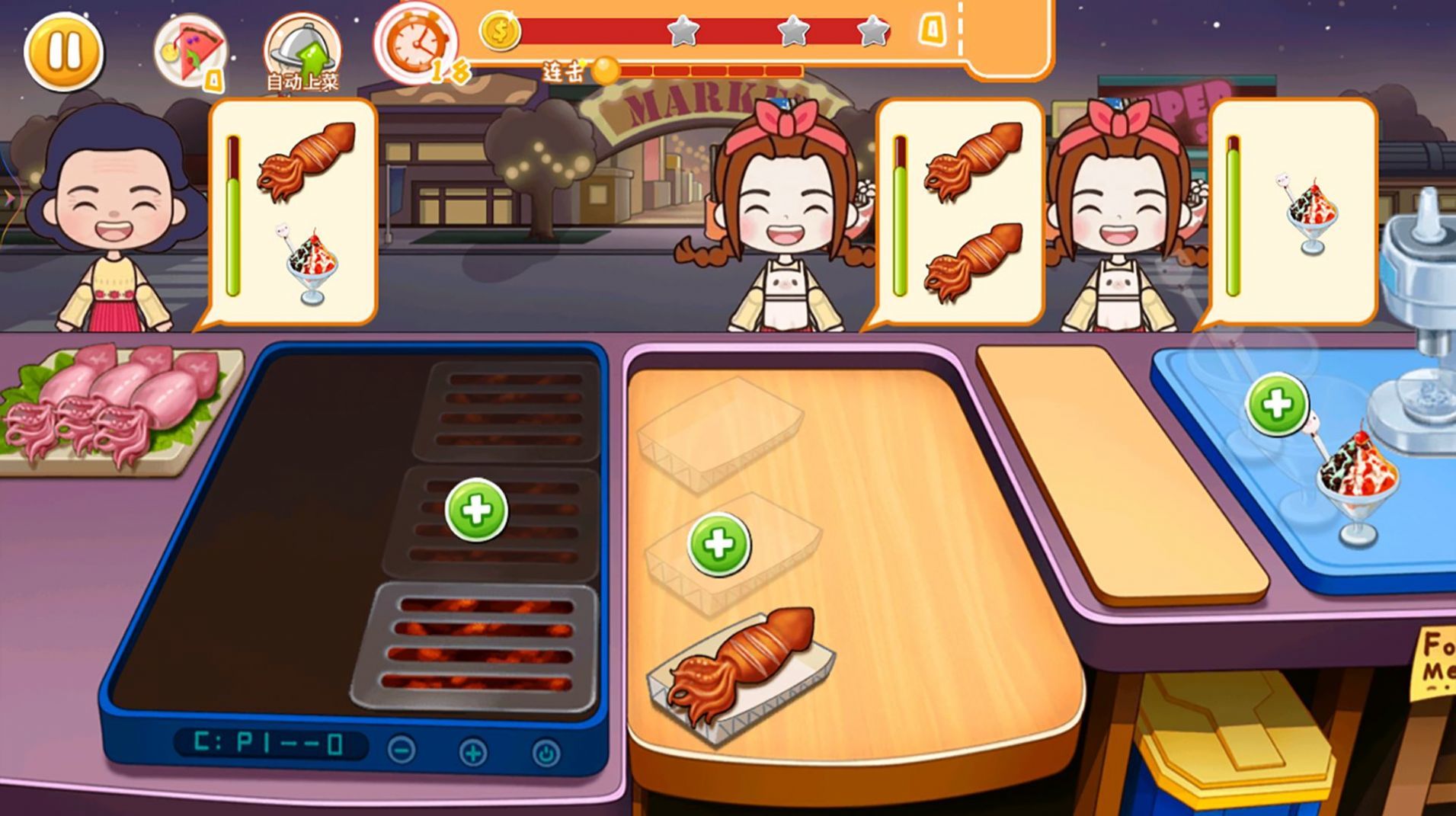Viewport: 1456px width, 816px height.
Task: Tap the green plus by the ice machine
Action: pyautogui.click(x=1277, y=405)
